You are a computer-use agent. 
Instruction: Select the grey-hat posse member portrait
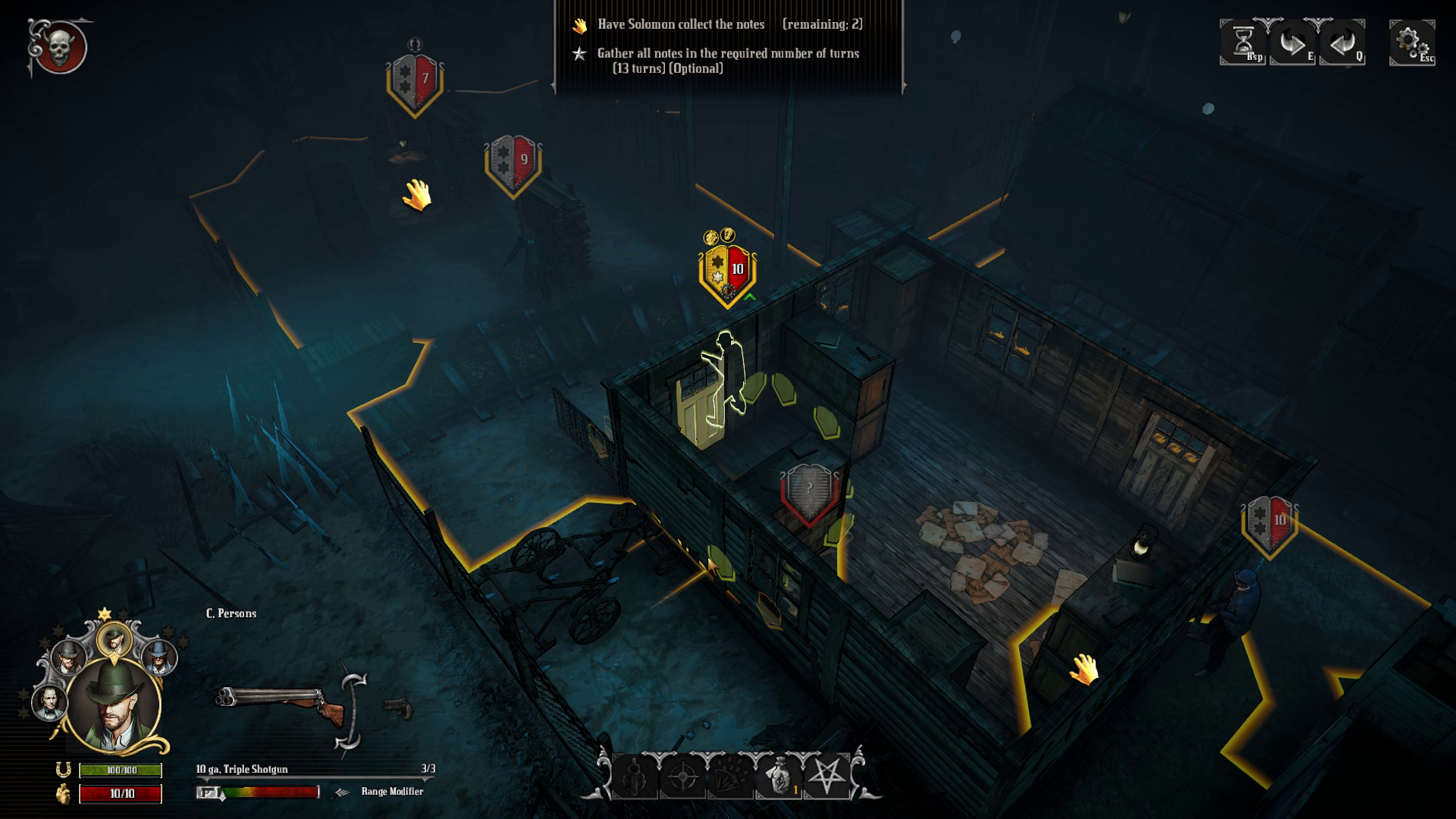68,656
